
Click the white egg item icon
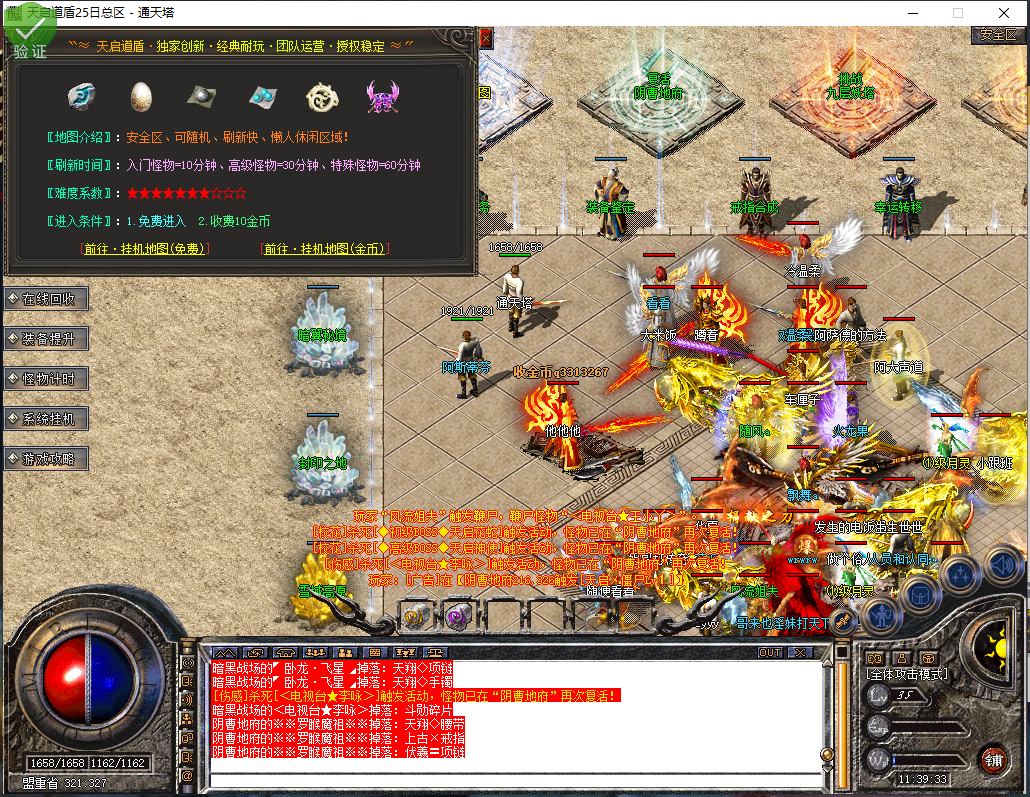(x=142, y=96)
